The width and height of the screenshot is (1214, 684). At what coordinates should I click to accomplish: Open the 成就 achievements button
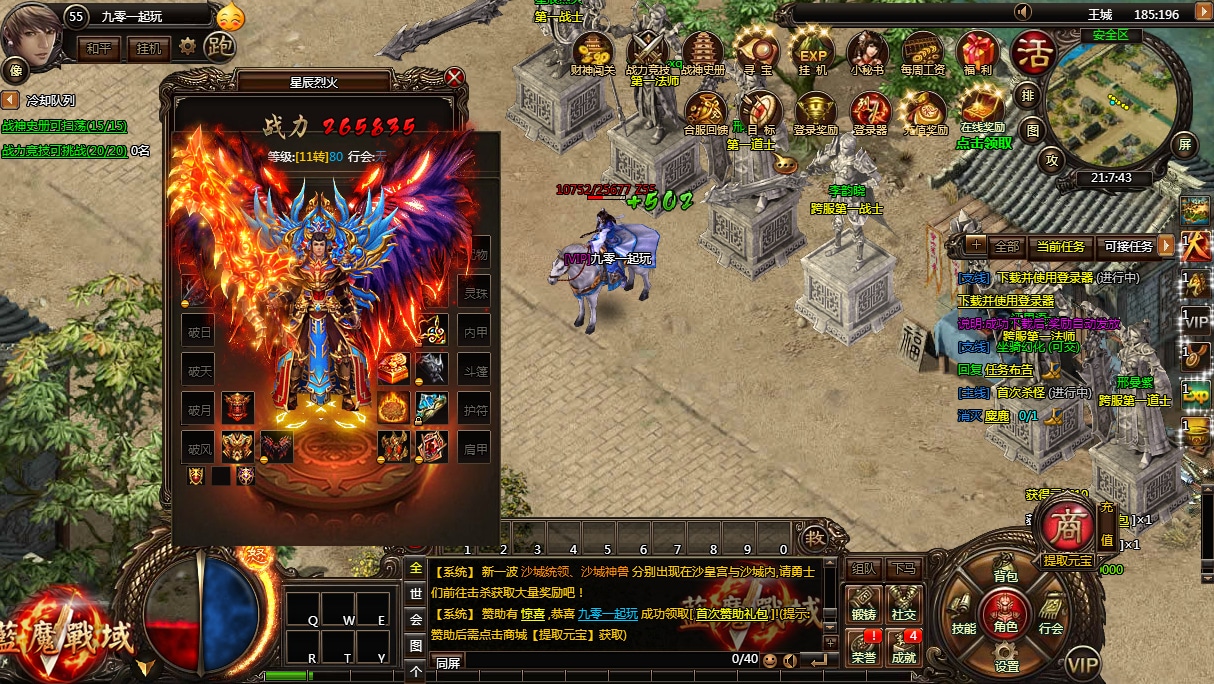click(x=904, y=648)
